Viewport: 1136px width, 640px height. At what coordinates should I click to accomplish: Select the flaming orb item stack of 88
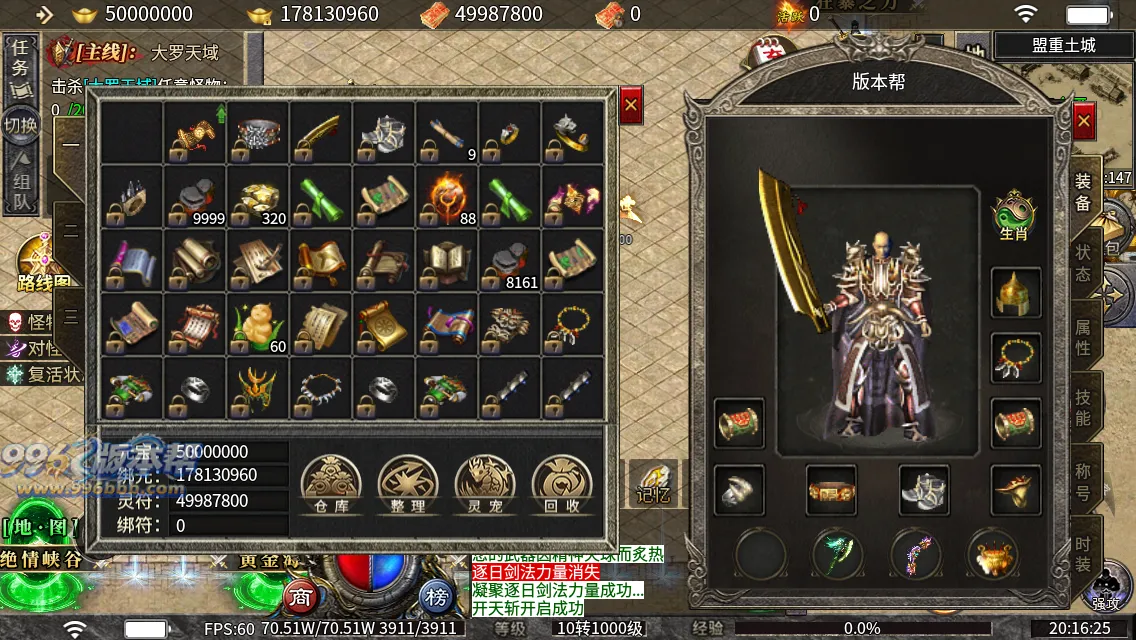click(x=447, y=196)
